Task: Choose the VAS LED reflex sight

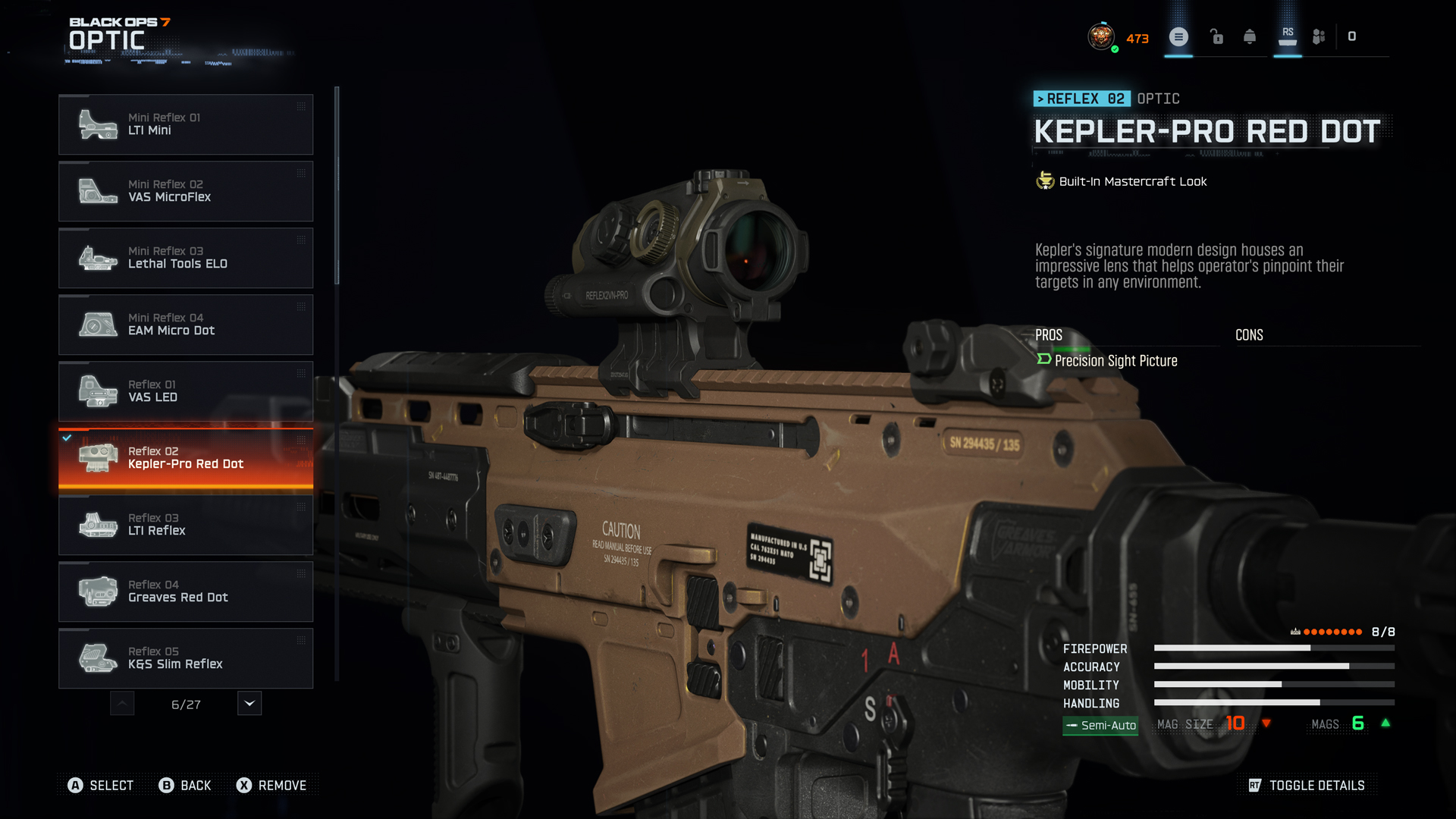Action: (x=186, y=391)
